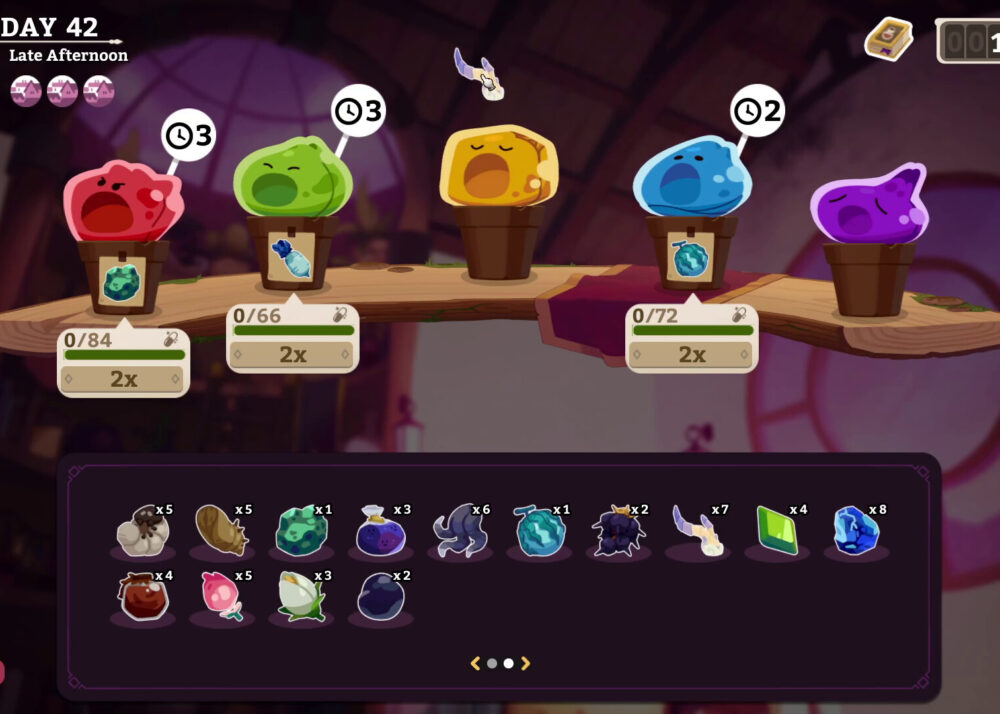Open the recipe book icon

click(888, 39)
